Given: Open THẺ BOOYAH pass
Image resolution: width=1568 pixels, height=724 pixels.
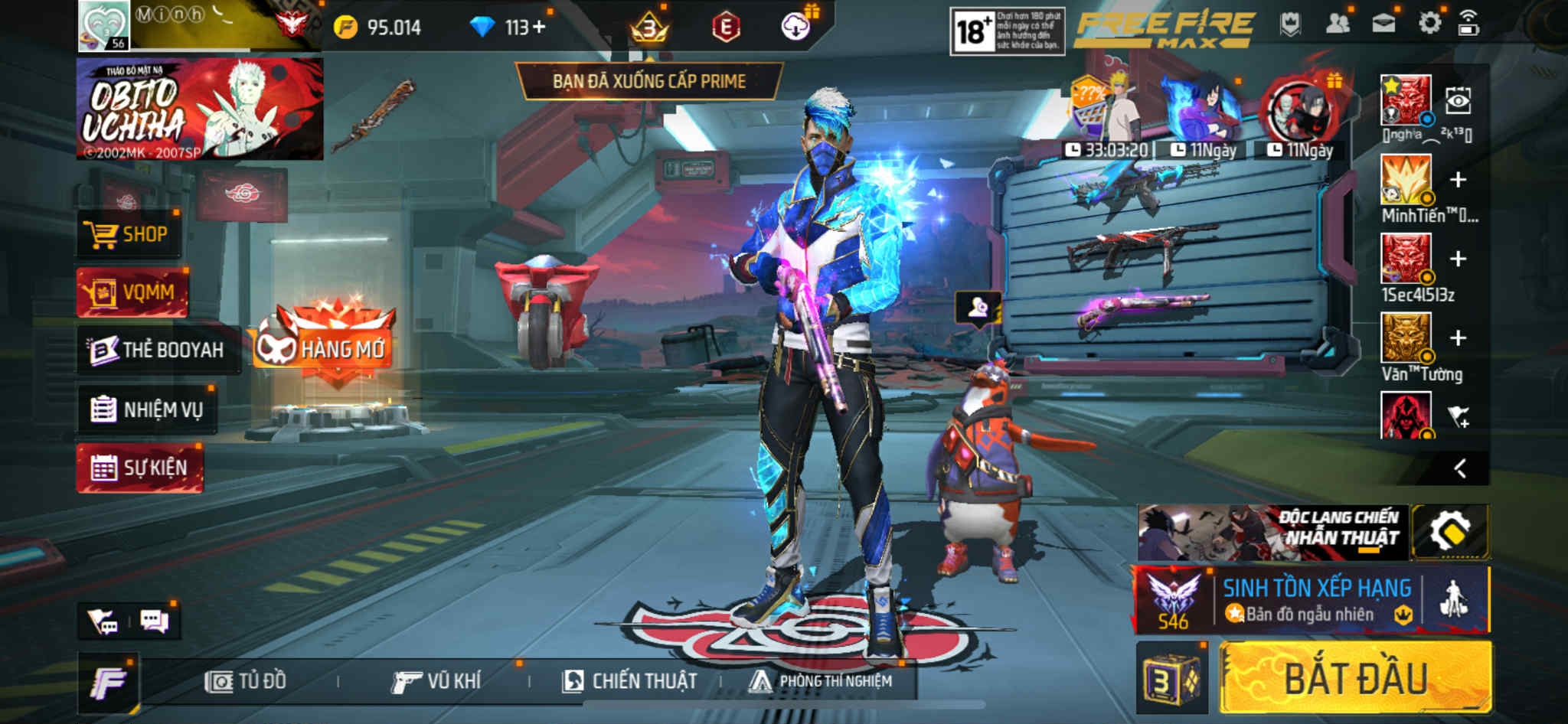Looking at the screenshot, I should (157, 350).
